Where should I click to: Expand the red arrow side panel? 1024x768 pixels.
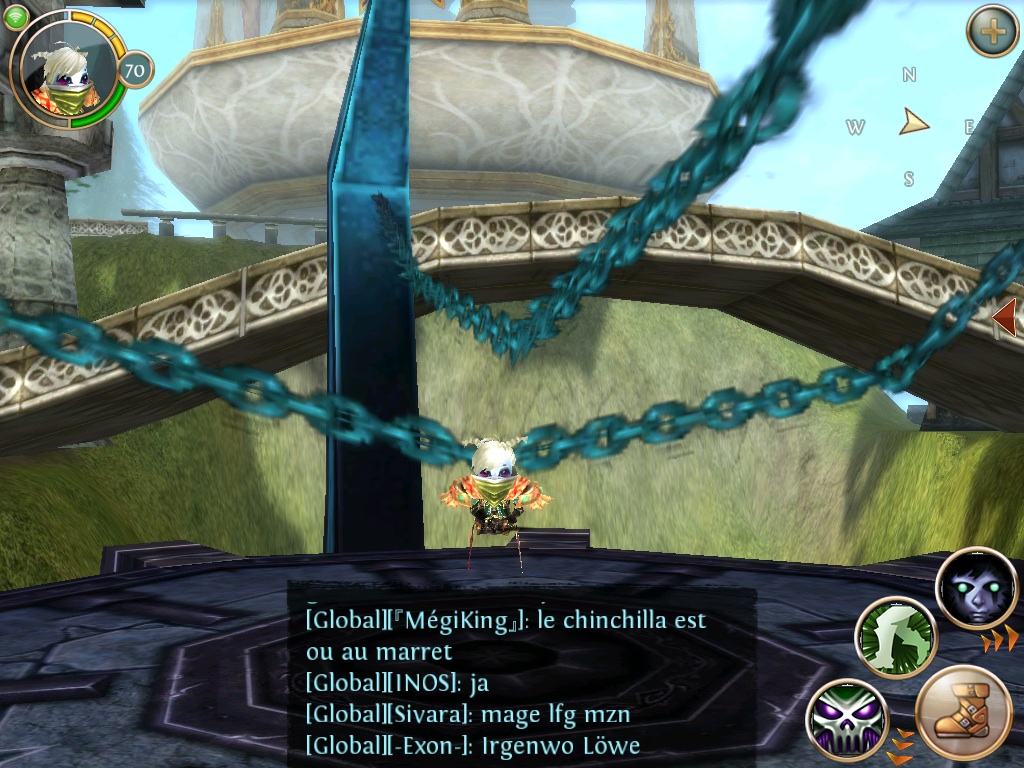pyautogui.click(x=1005, y=317)
